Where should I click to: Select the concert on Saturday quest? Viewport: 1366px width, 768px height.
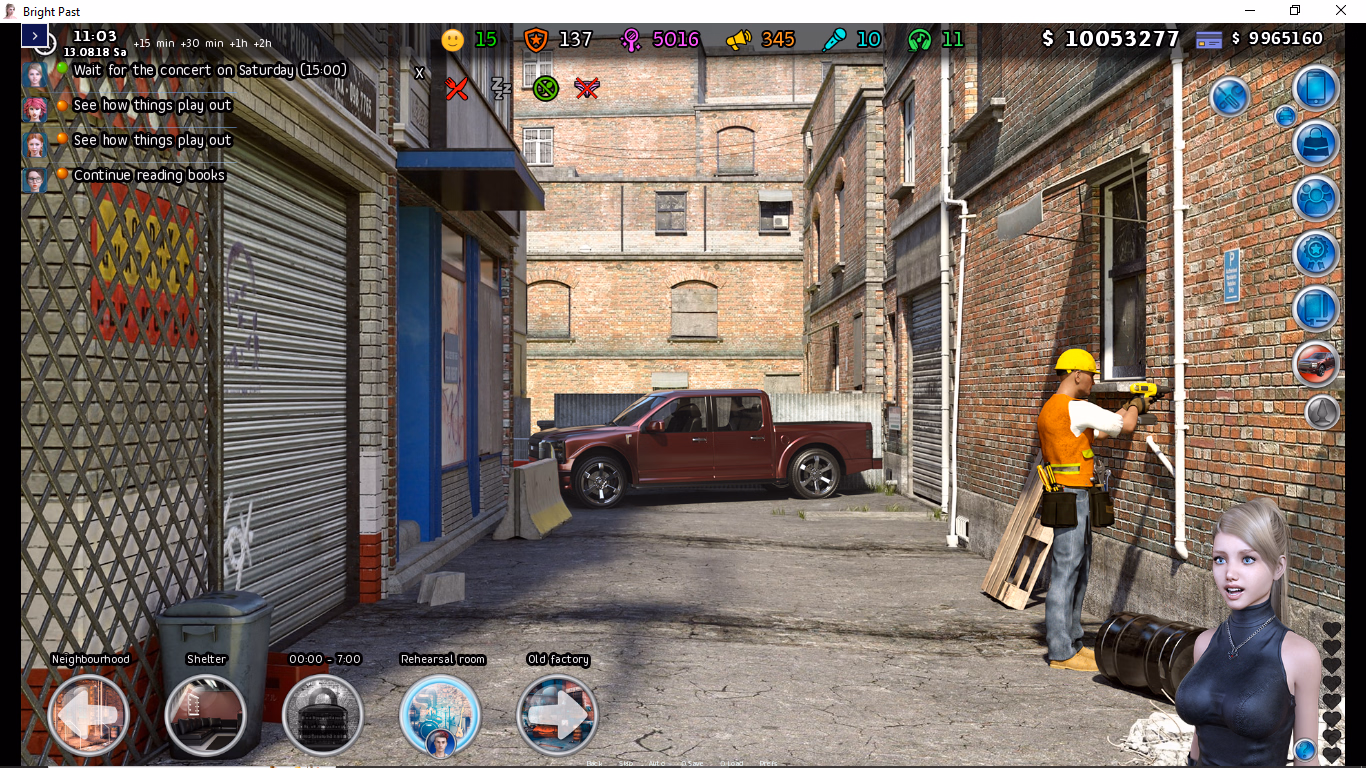point(210,70)
